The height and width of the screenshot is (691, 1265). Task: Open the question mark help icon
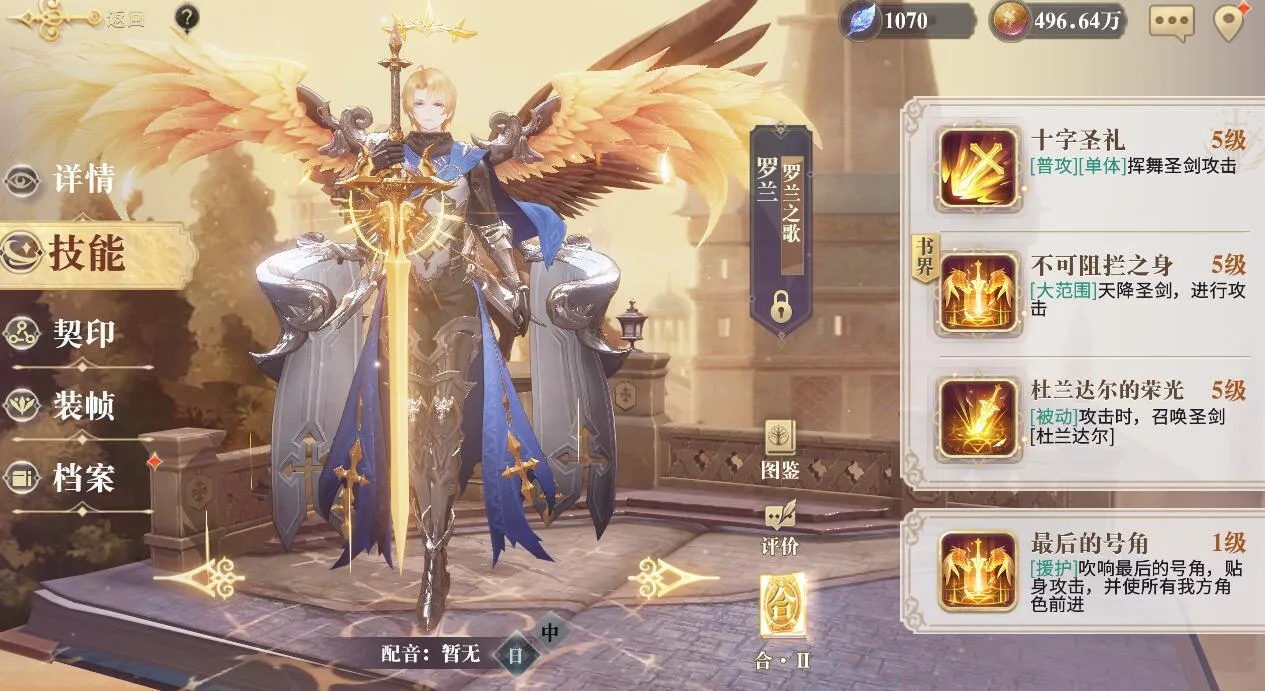[186, 18]
